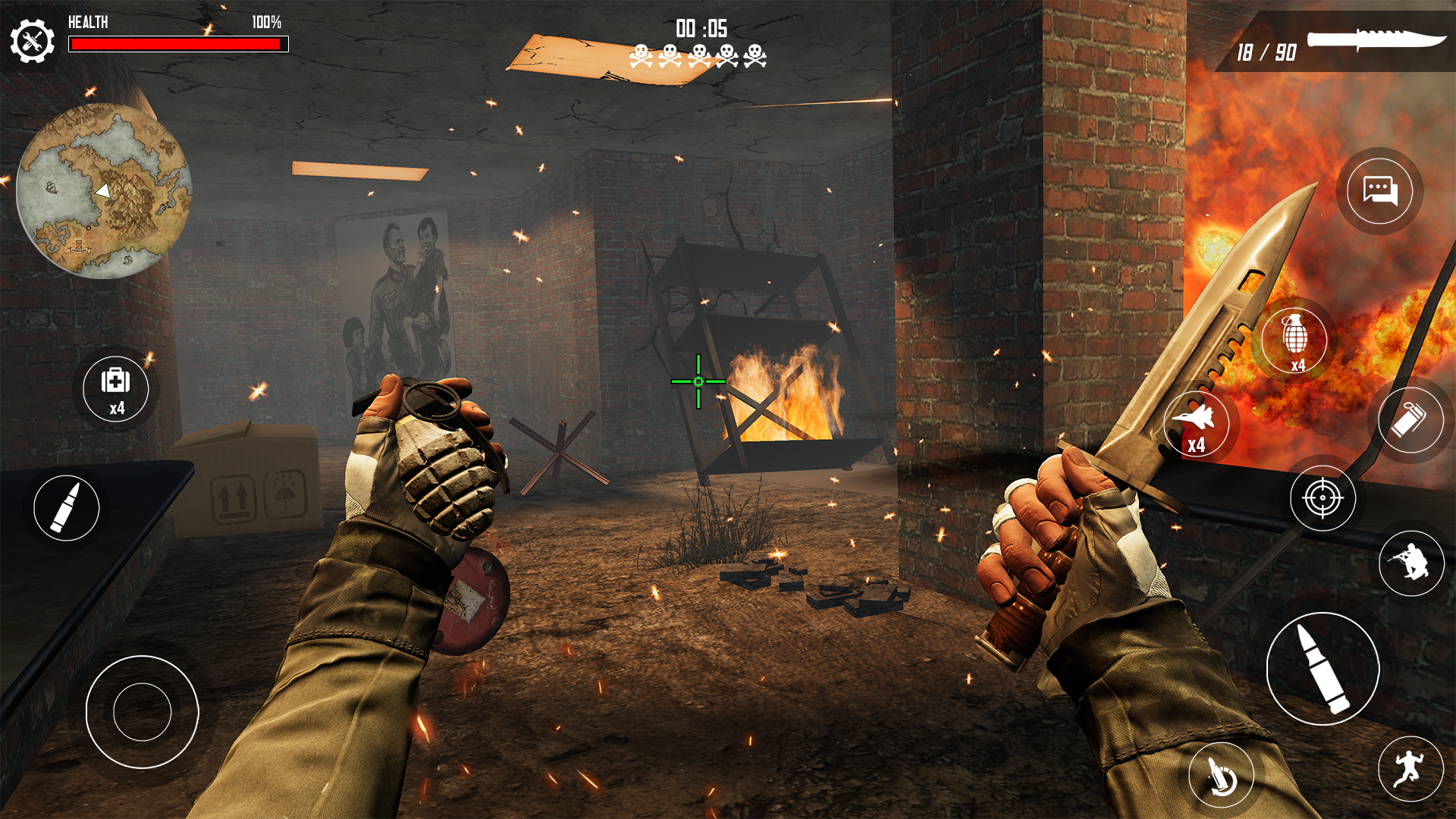The image size is (1456, 819).
Task: Open the round minimap
Action: (x=106, y=190)
